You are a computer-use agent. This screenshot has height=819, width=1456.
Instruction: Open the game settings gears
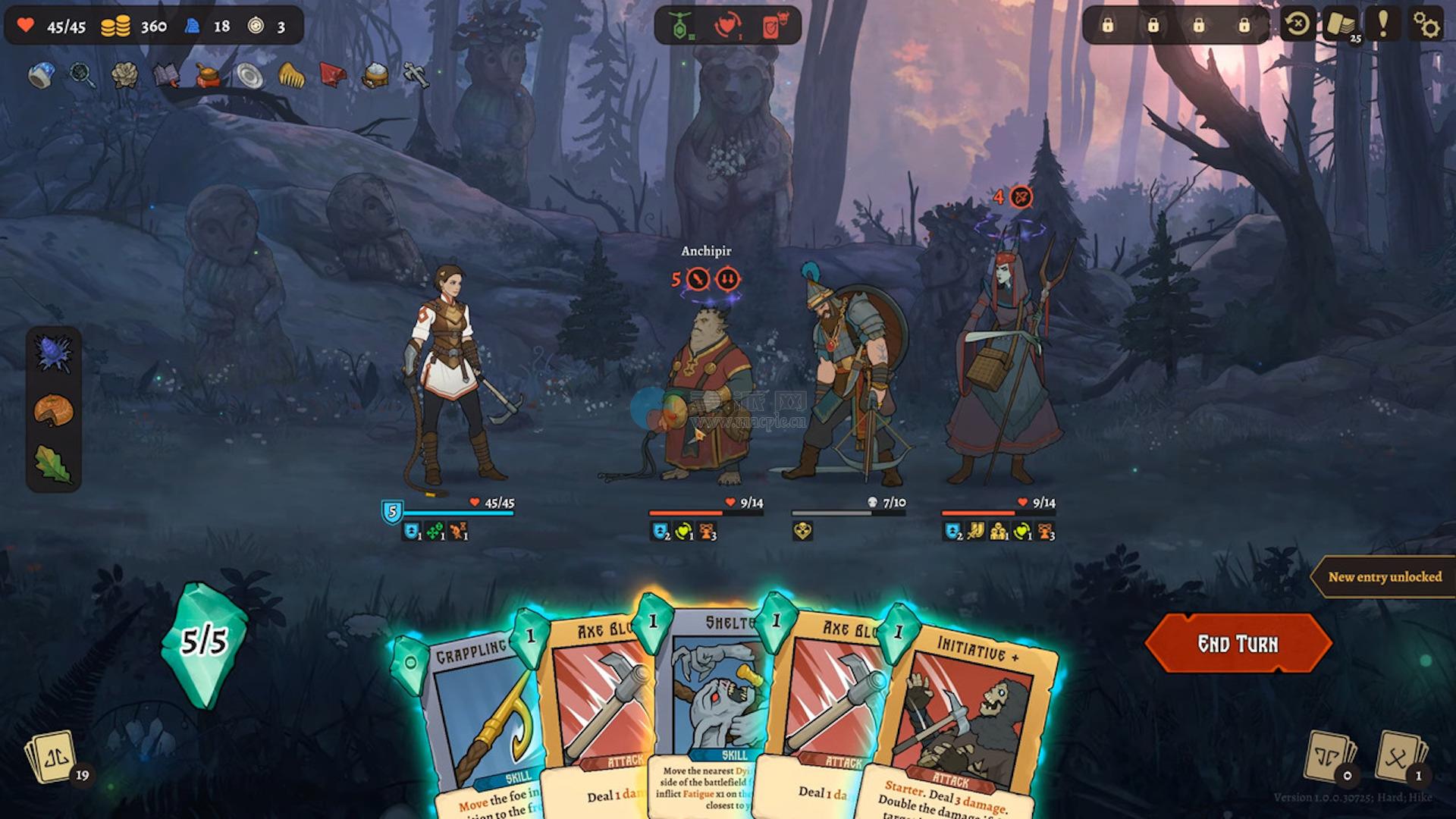click(x=1426, y=25)
